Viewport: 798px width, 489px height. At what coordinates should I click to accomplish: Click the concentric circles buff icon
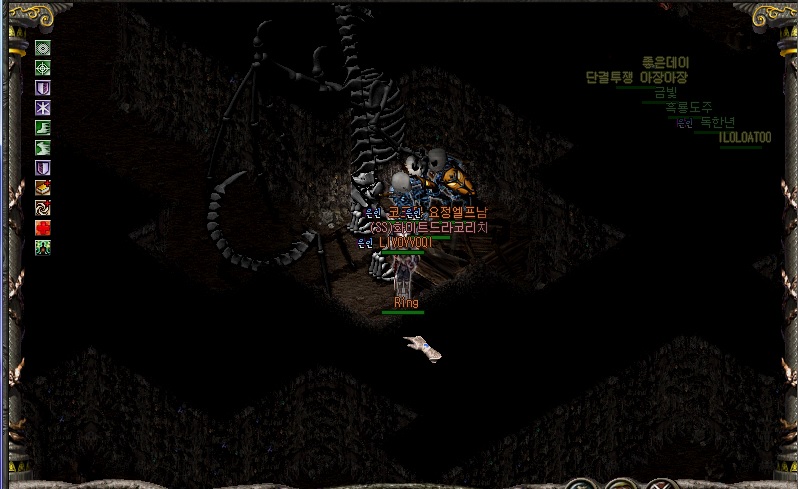click(43, 48)
